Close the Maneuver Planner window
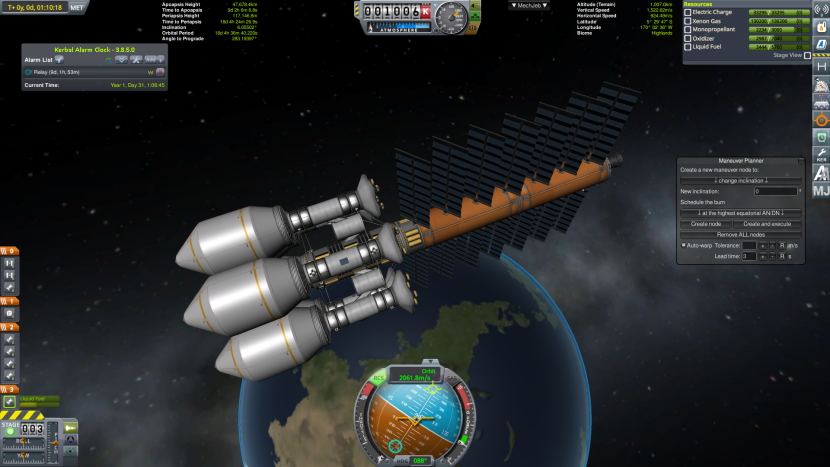Screen dimensions: 830x467 click(799, 160)
